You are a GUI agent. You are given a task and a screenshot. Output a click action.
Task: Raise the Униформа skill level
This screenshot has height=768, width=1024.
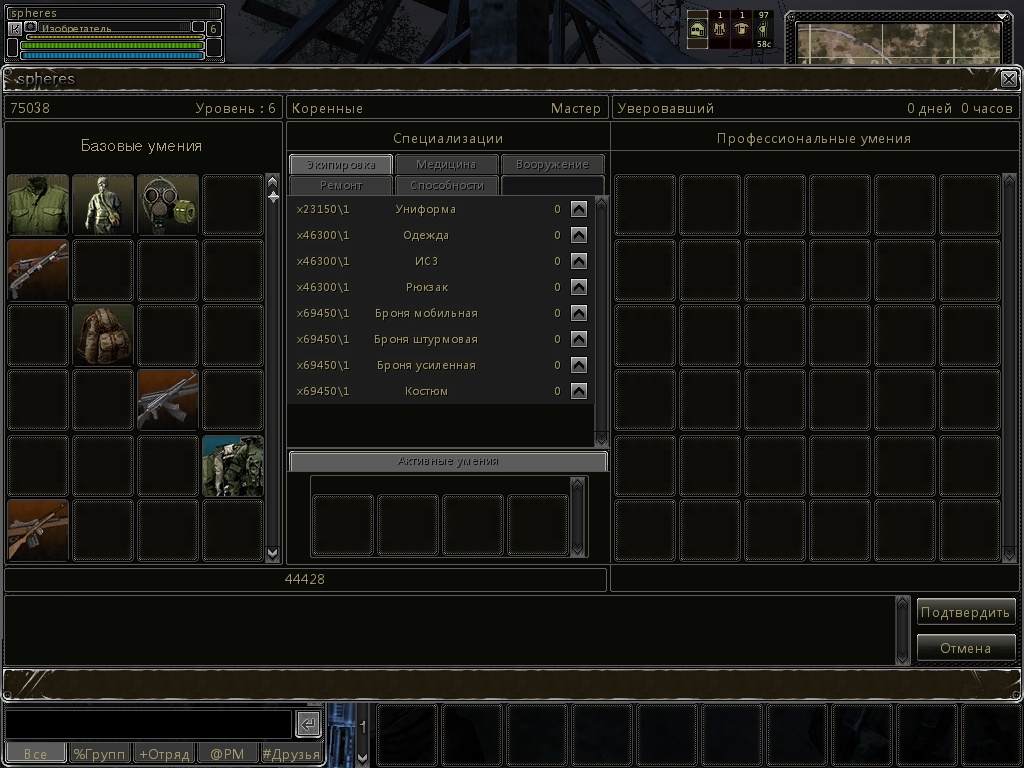579,209
